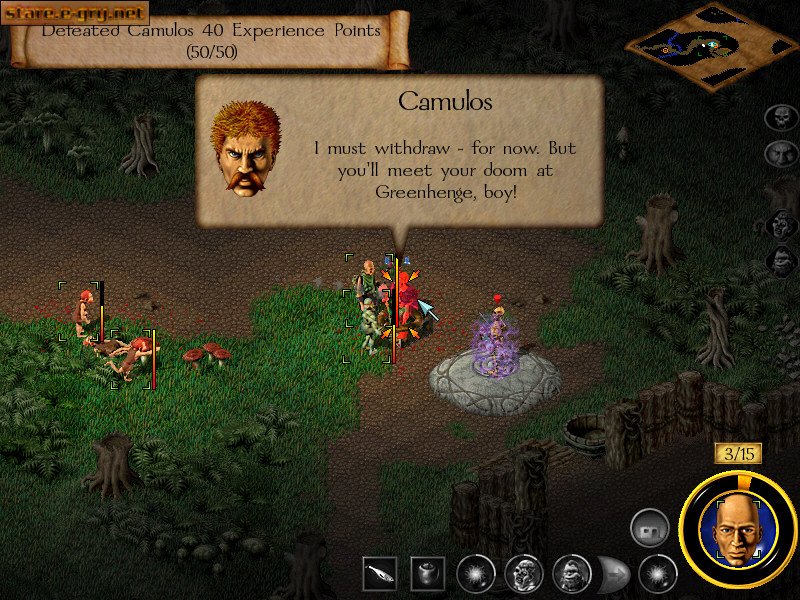The image size is (800, 600).
Task: Click the grey arrow button
Action: (x=612, y=574)
